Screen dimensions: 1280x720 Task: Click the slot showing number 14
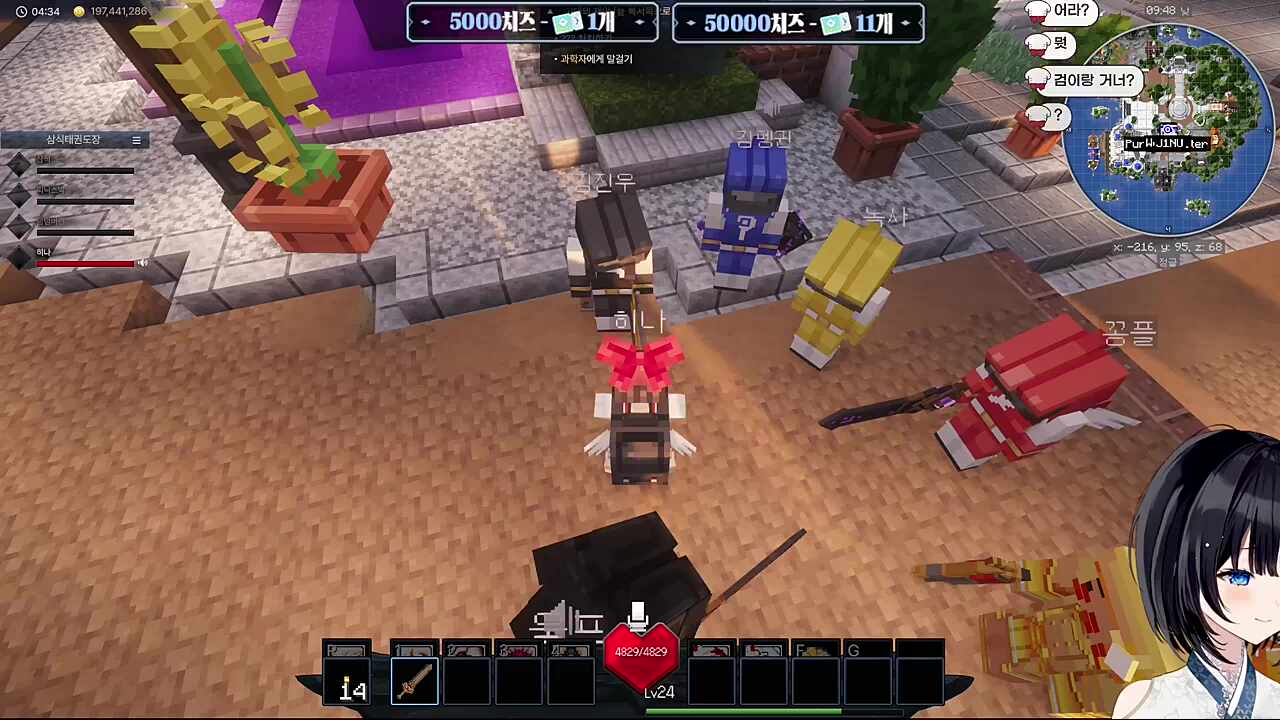351,686
